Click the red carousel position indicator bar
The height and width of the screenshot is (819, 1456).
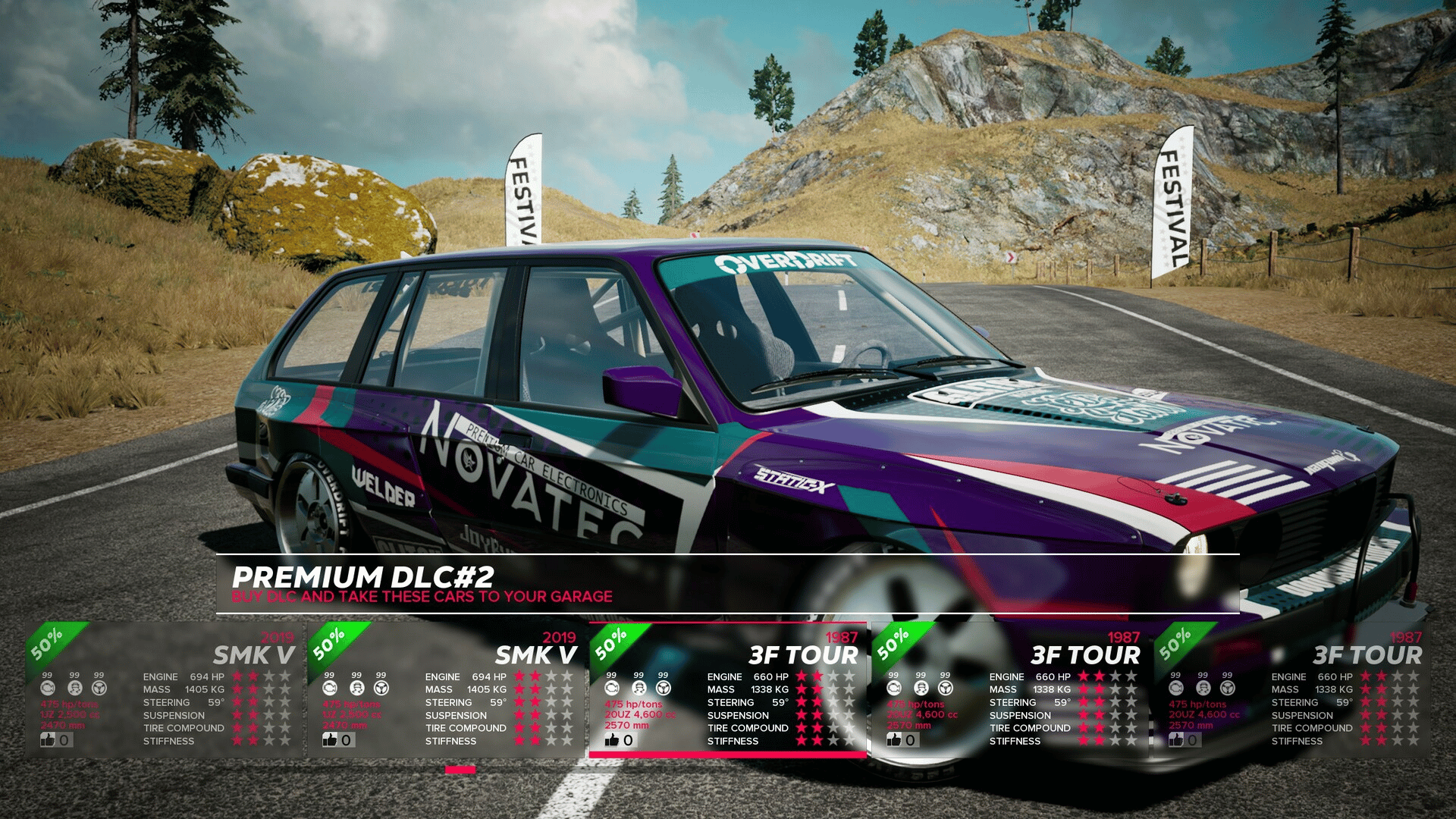tap(460, 770)
